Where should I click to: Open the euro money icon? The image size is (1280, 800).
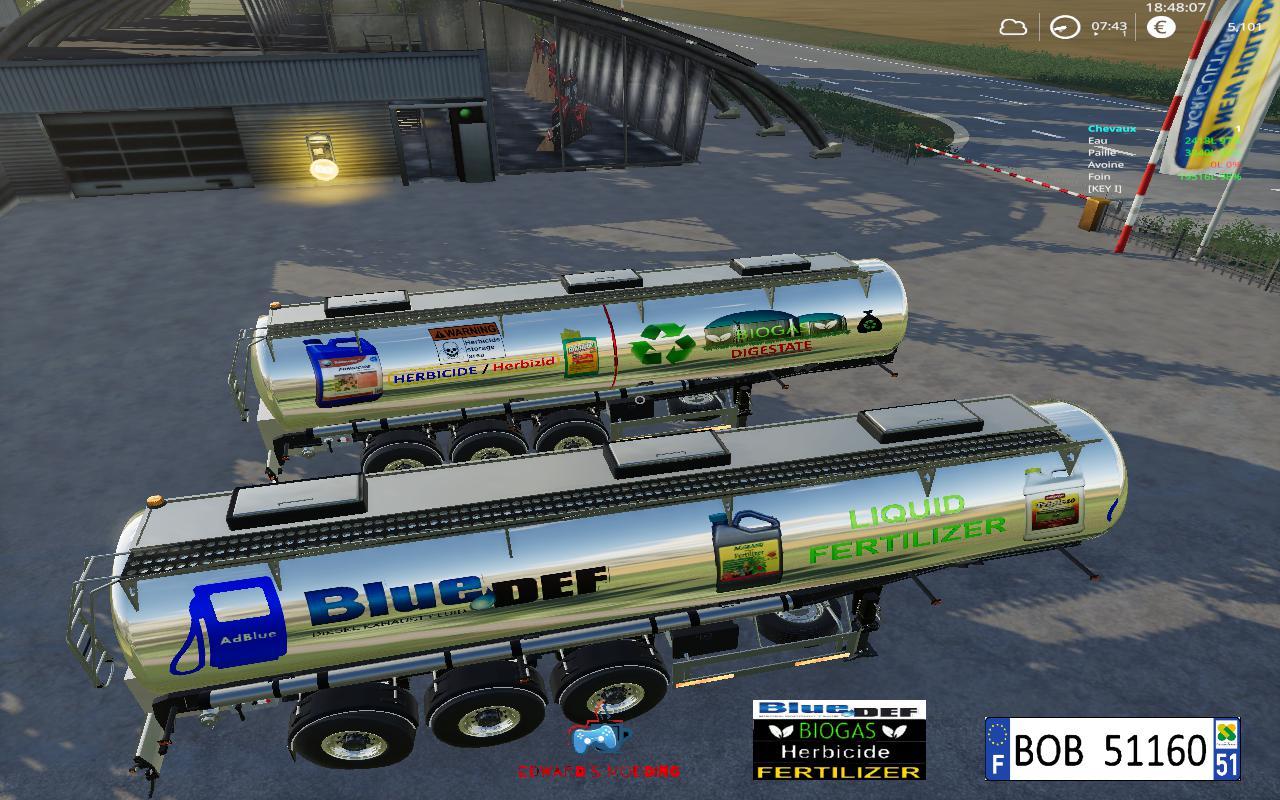[1160, 27]
